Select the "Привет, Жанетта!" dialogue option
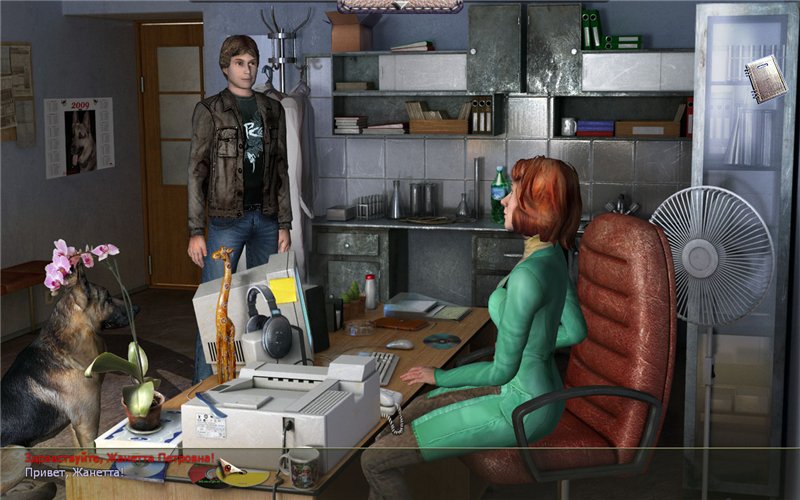 74,472
